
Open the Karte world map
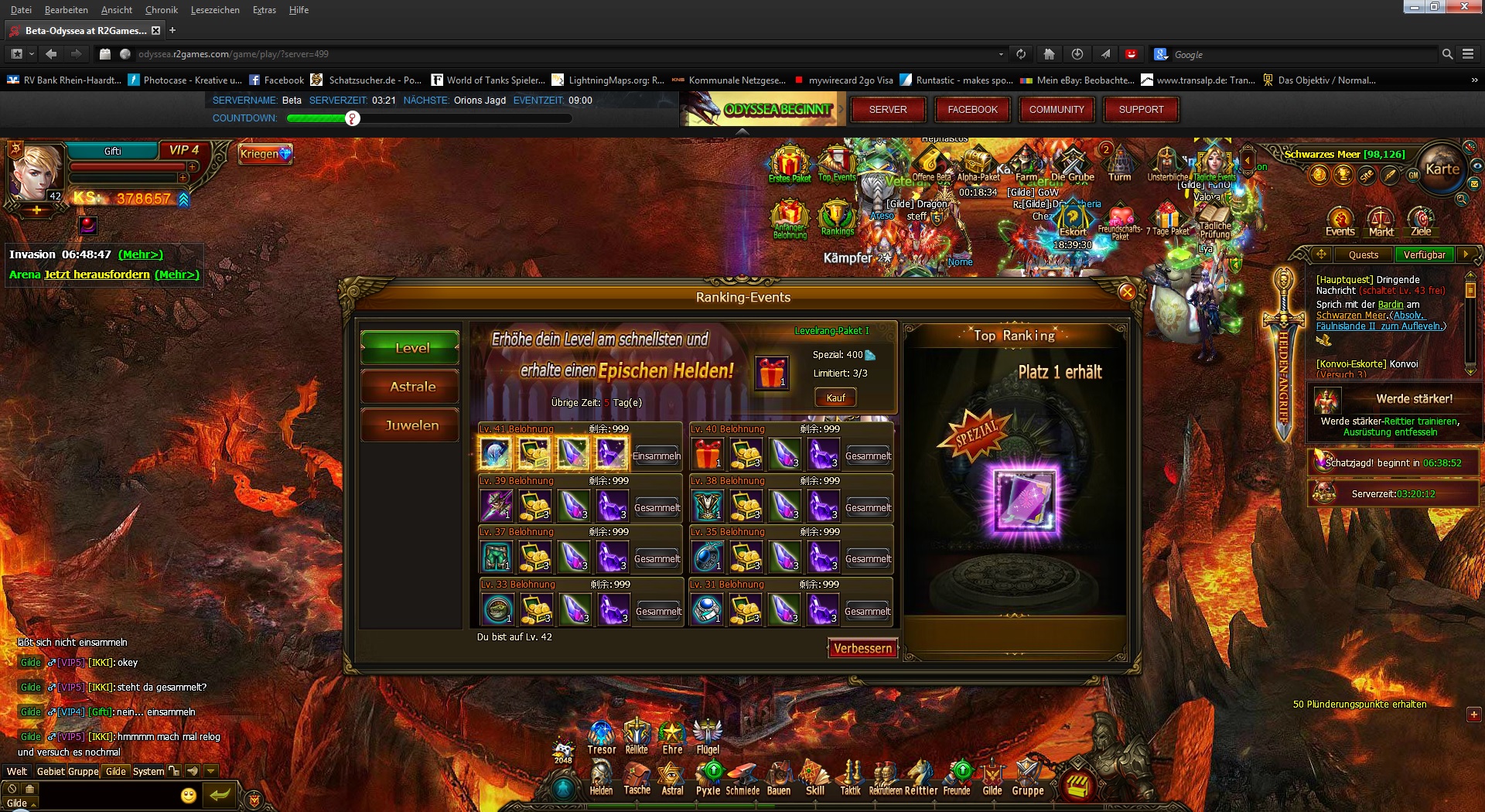click(x=1442, y=169)
